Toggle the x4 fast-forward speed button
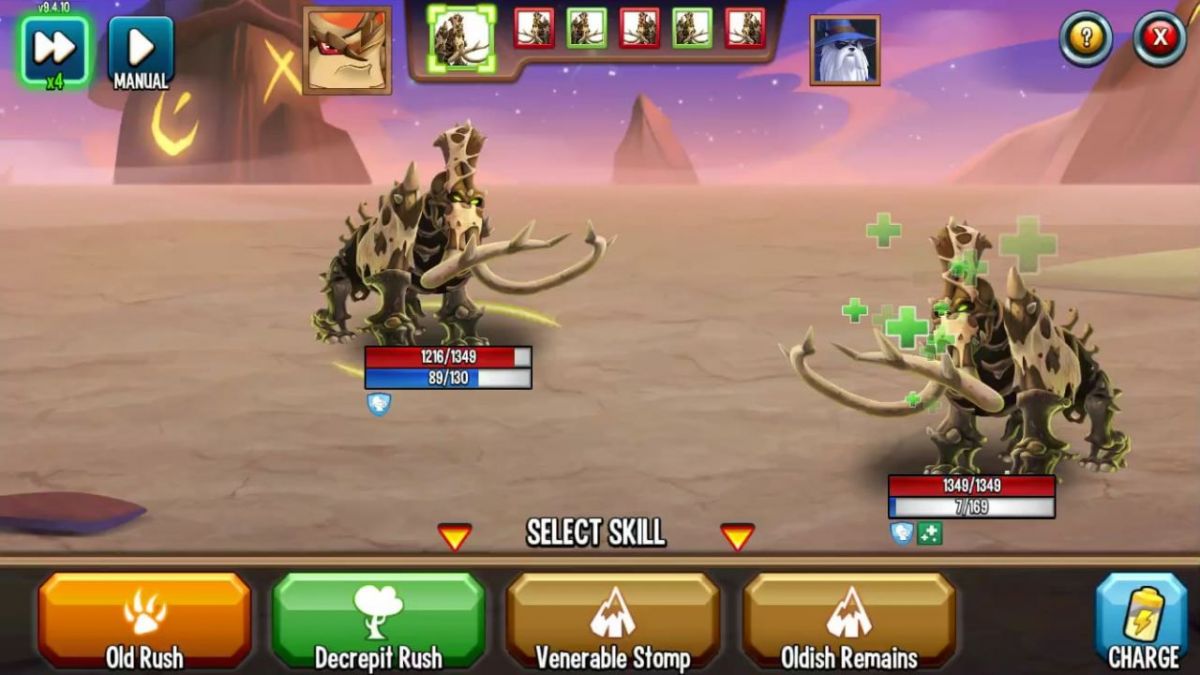This screenshot has height=675, width=1200. pos(54,50)
